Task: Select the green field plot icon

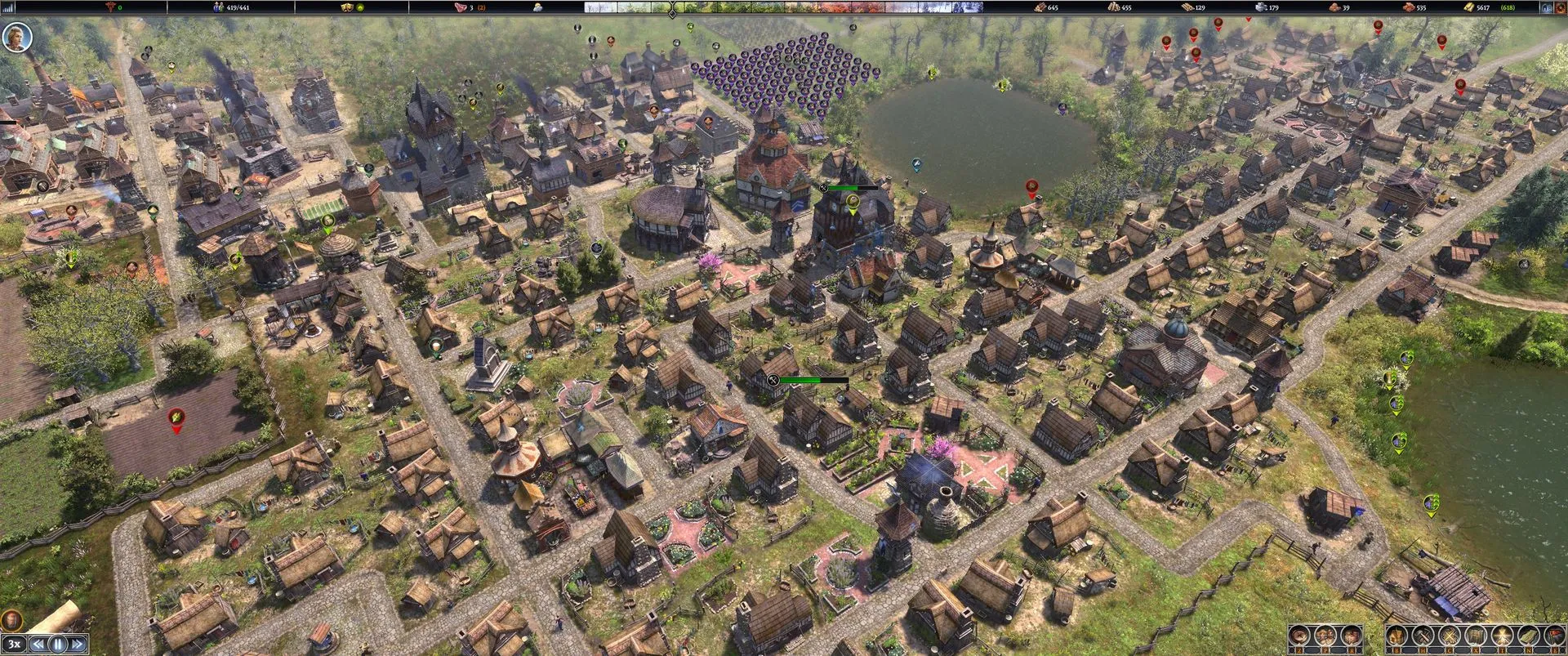Action: click(x=1527, y=636)
